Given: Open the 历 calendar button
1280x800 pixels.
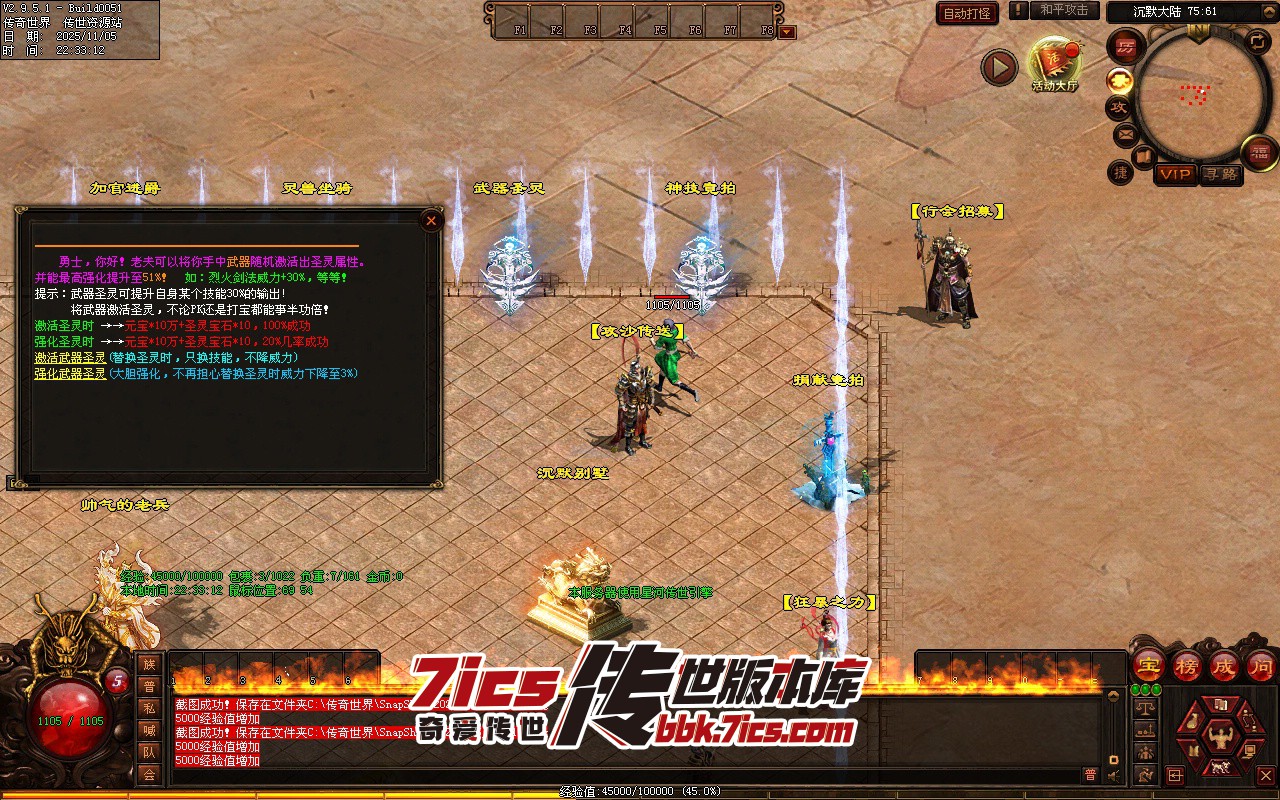Looking at the screenshot, I should (1127, 47).
